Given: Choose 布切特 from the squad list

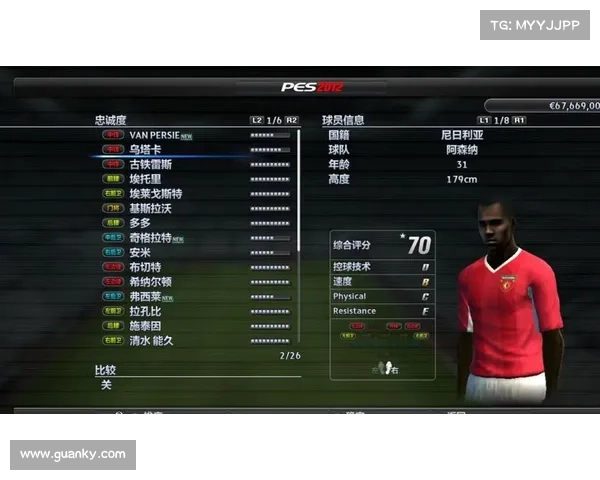Looking at the screenshot, I should pos(146,267).
